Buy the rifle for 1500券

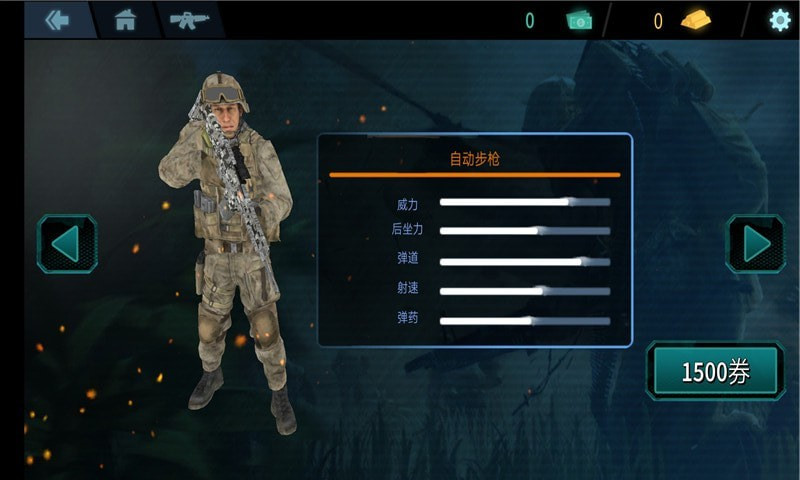pos(715,372)
